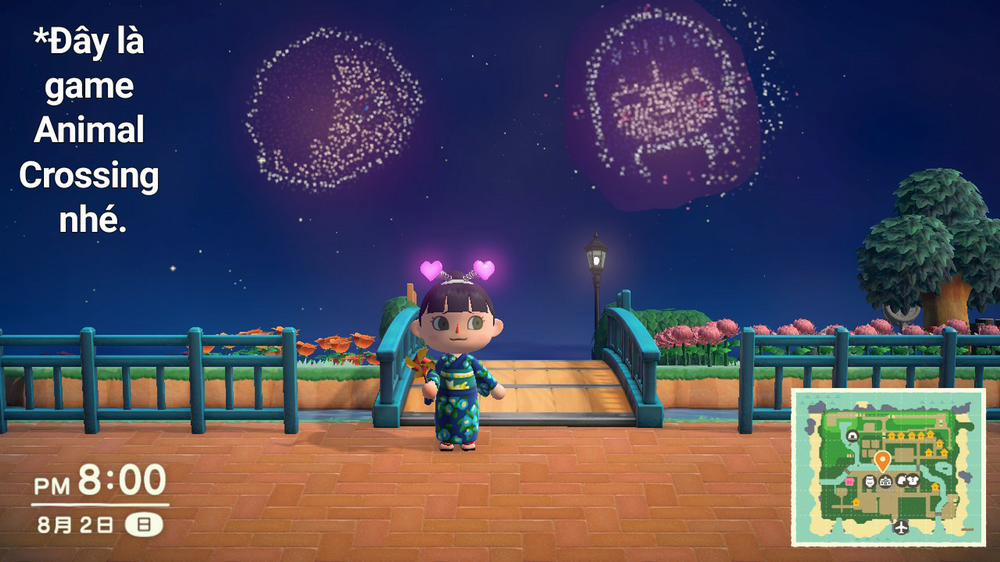Select the Nook's Cranny leaf marker

tap(901, 481)
